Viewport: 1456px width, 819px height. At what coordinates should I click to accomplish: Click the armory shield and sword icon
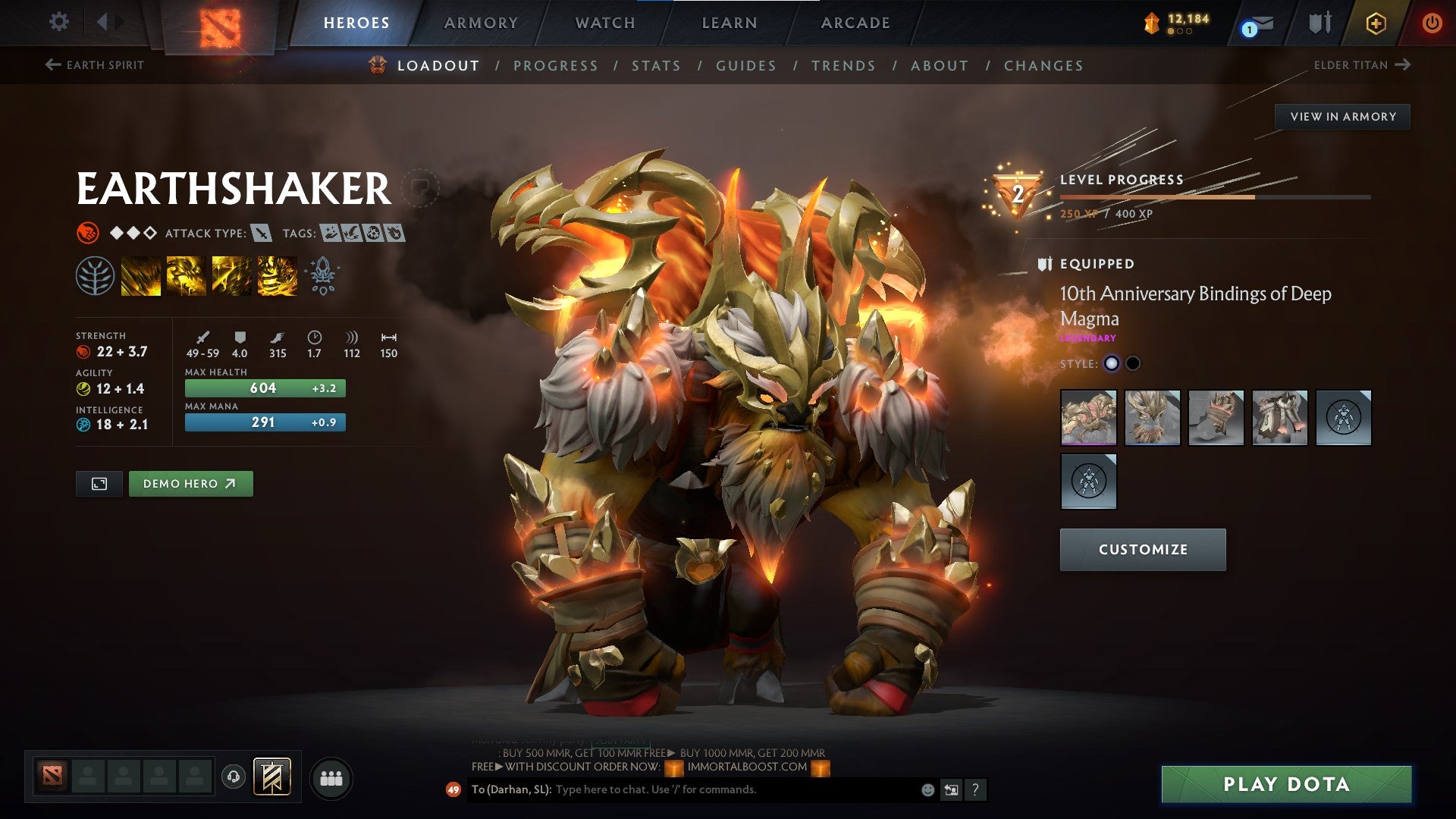tap(1319, 23)
